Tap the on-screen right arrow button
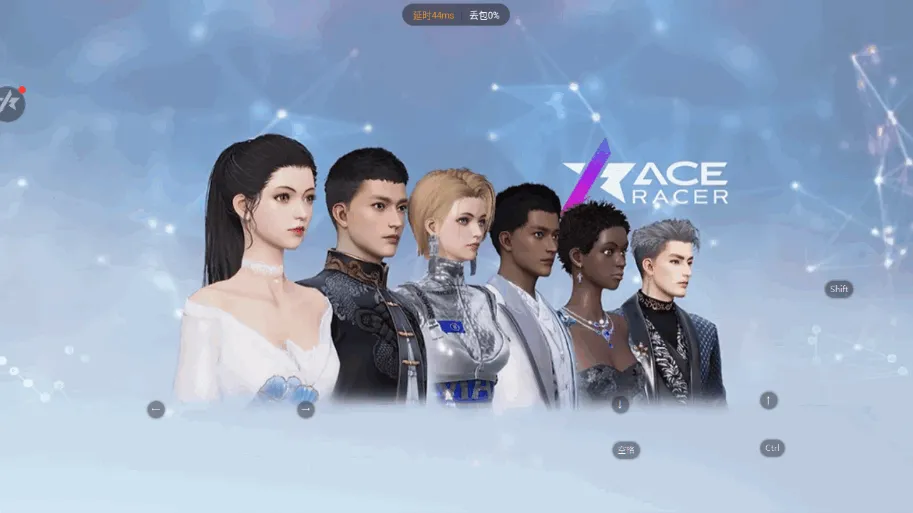 [x=306, y=409]
